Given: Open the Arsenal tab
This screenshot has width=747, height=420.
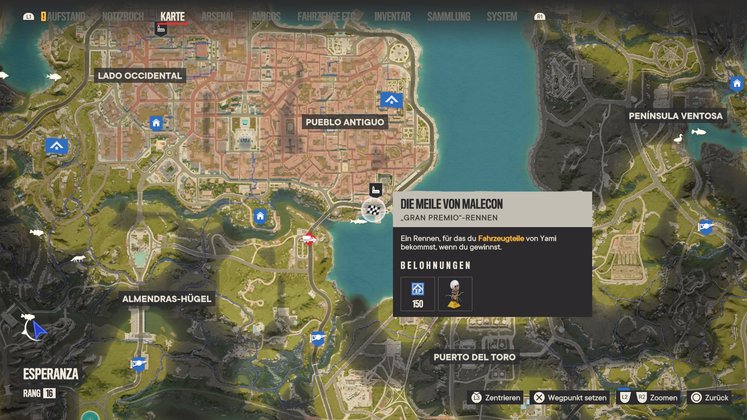Looking at the screenshot, I should tap(218, 17).
